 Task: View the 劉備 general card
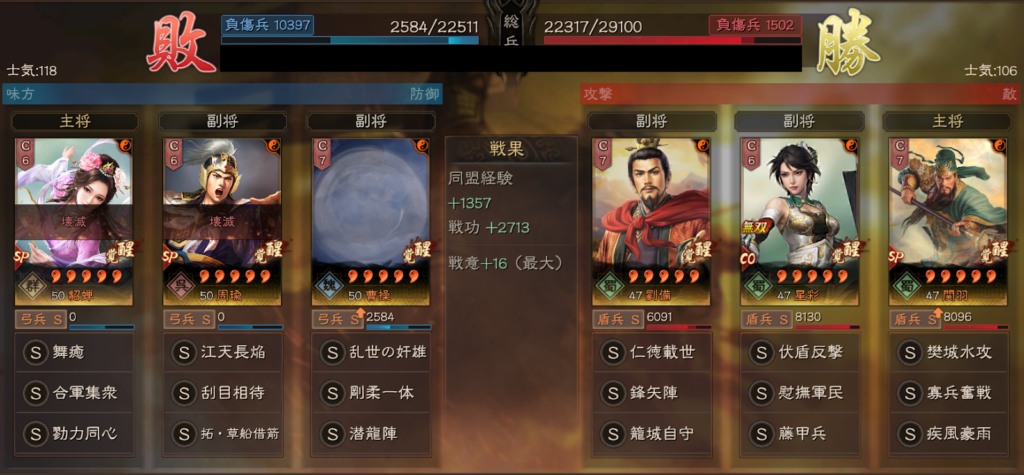651,219
